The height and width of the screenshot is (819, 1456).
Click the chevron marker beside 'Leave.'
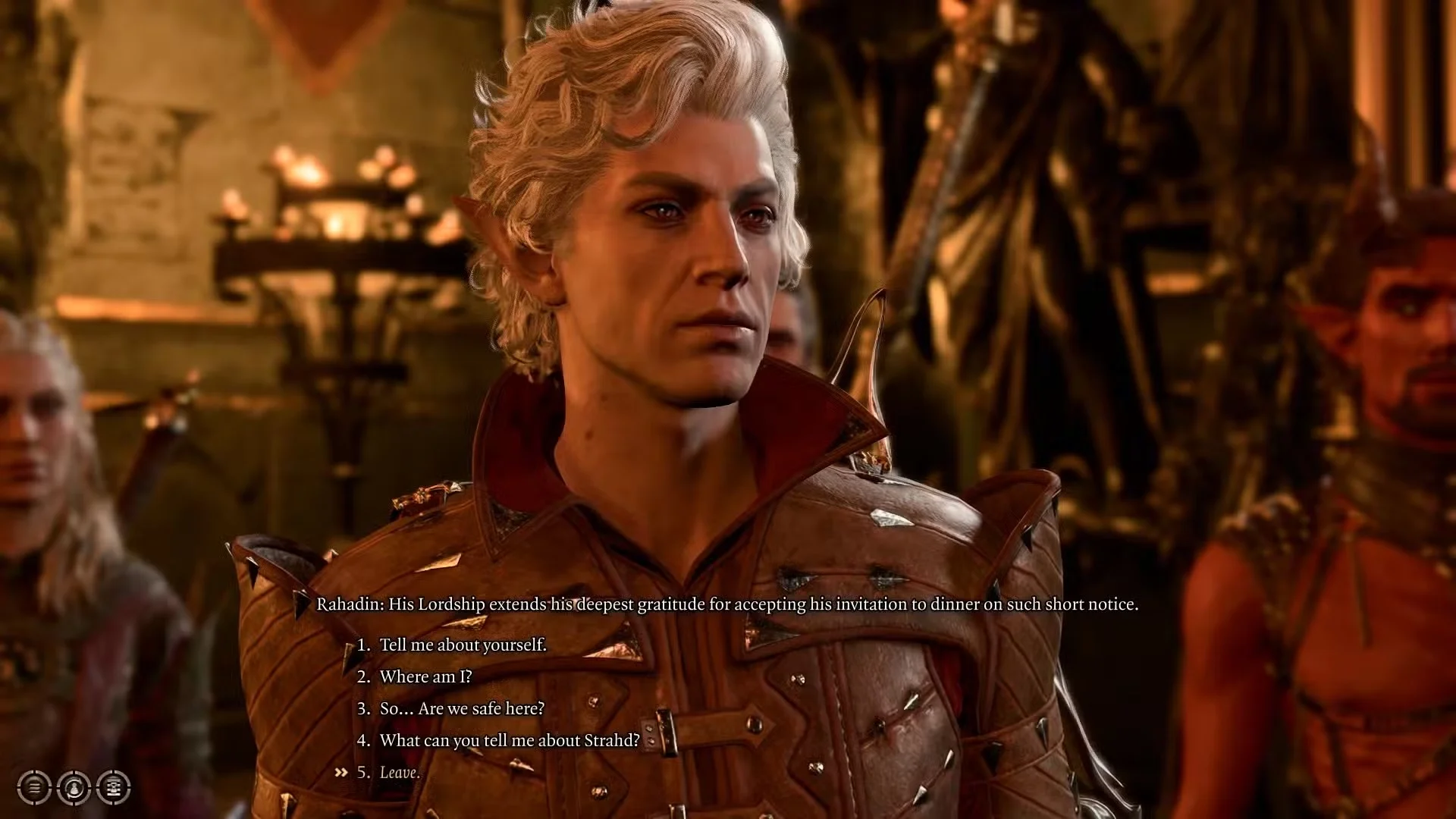pyautogui.click(x=340, y=772)
